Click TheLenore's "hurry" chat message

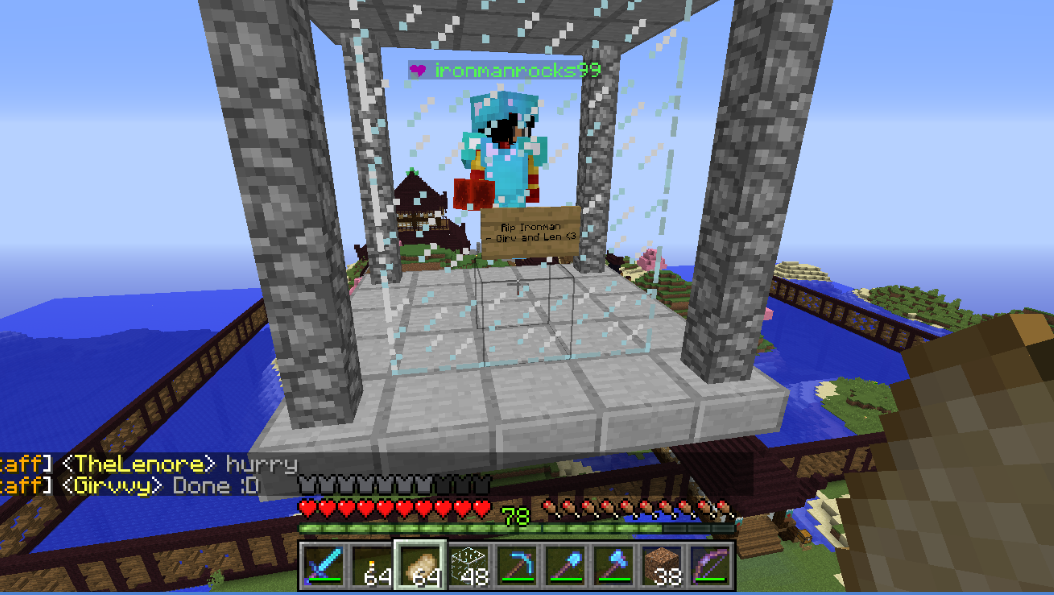(x=261, y=464)
